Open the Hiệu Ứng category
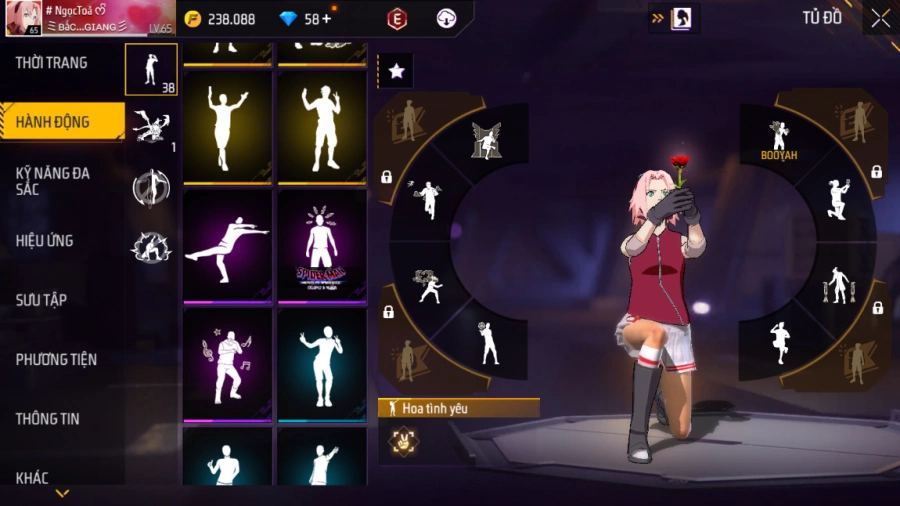 45,241
